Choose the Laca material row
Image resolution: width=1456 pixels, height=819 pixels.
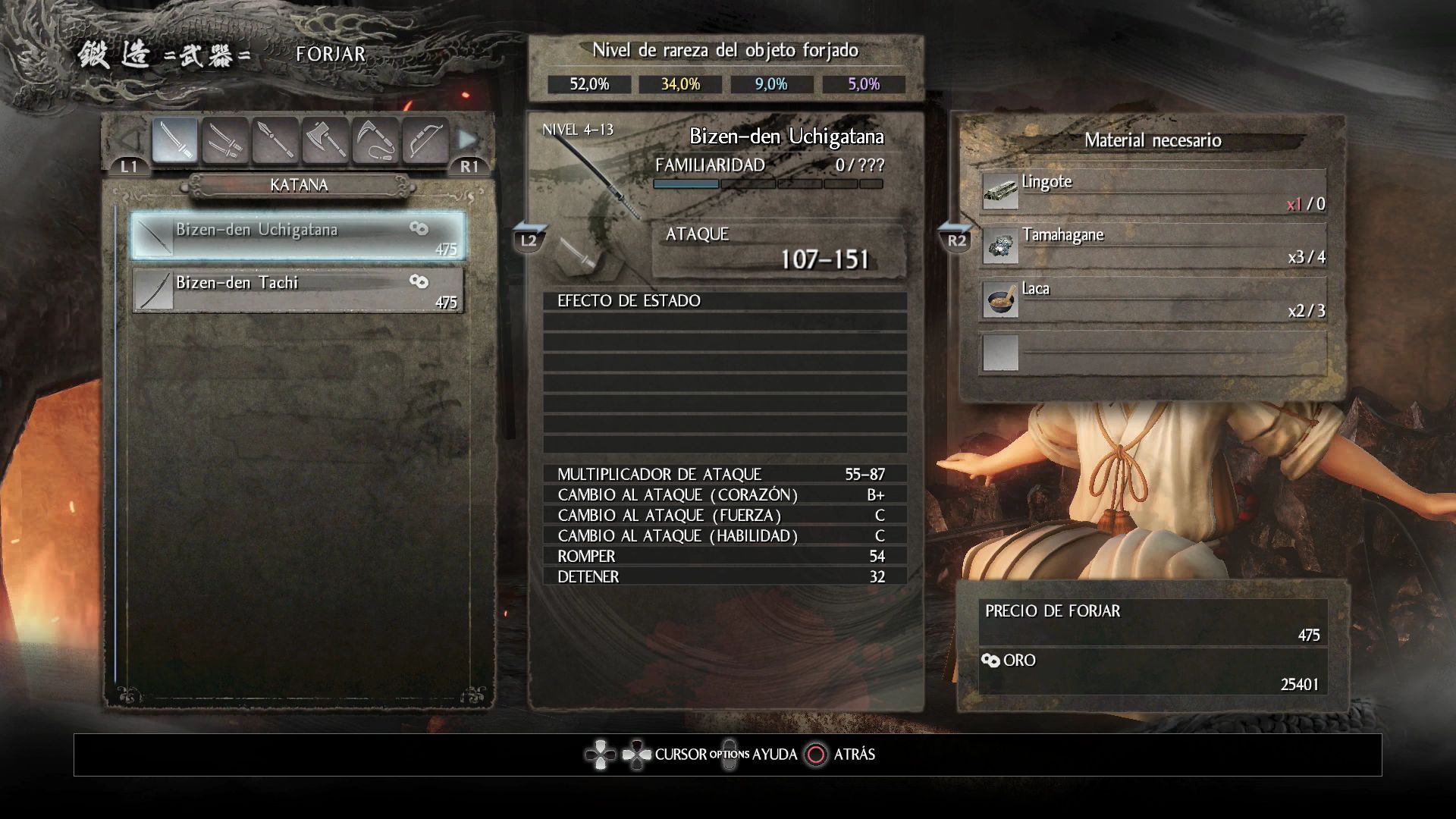1153,298
